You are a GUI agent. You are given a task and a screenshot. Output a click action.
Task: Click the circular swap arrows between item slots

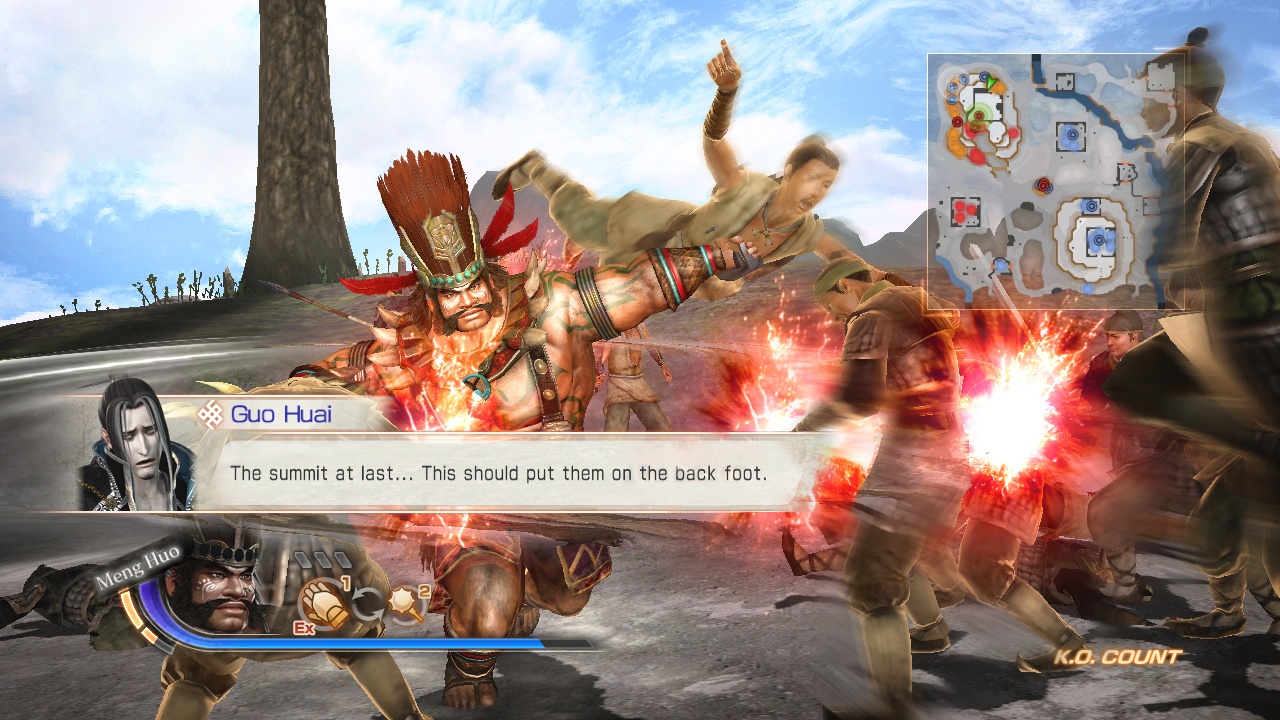(x=367, y=602)
